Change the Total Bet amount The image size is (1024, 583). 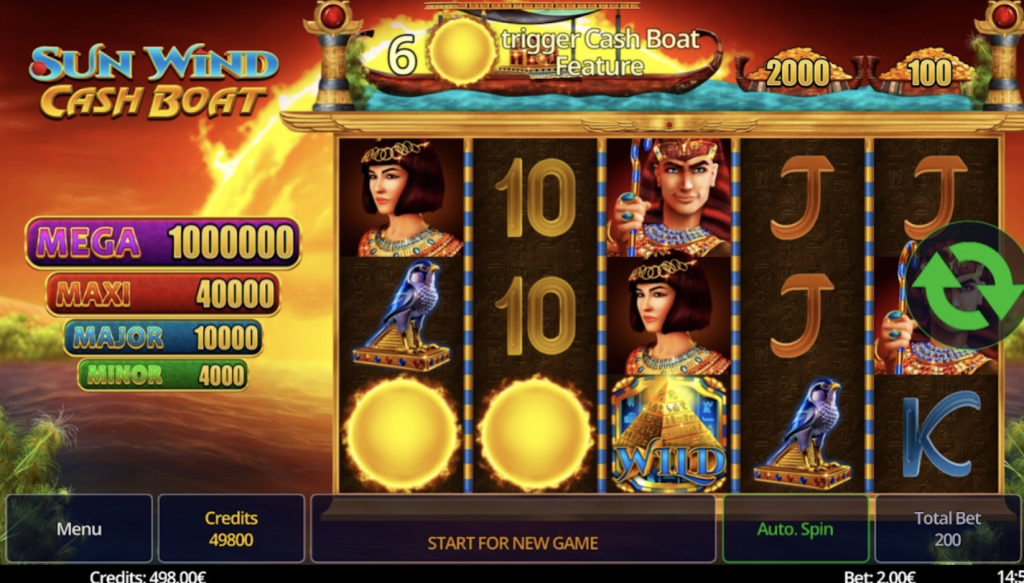[x=947, y=529]
